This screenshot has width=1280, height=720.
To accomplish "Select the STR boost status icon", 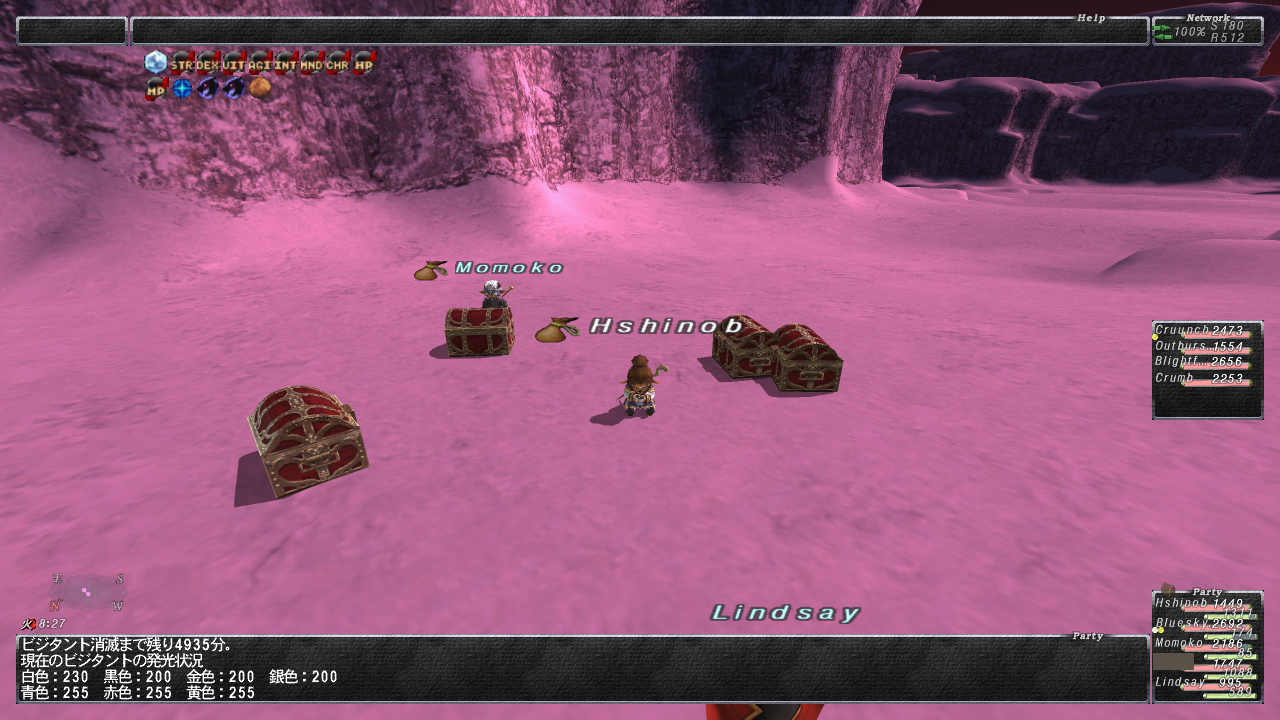I will pyautogui.click(x=181, y=63).
